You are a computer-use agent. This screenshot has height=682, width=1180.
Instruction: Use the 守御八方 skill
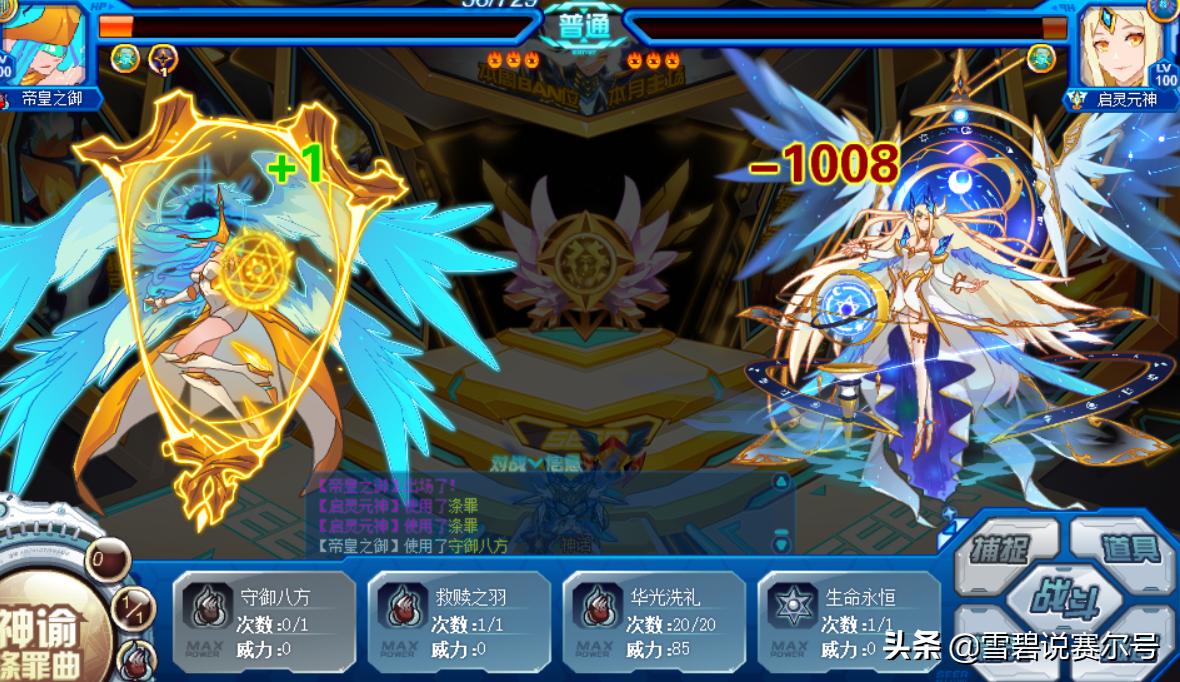tap(264, 620)
